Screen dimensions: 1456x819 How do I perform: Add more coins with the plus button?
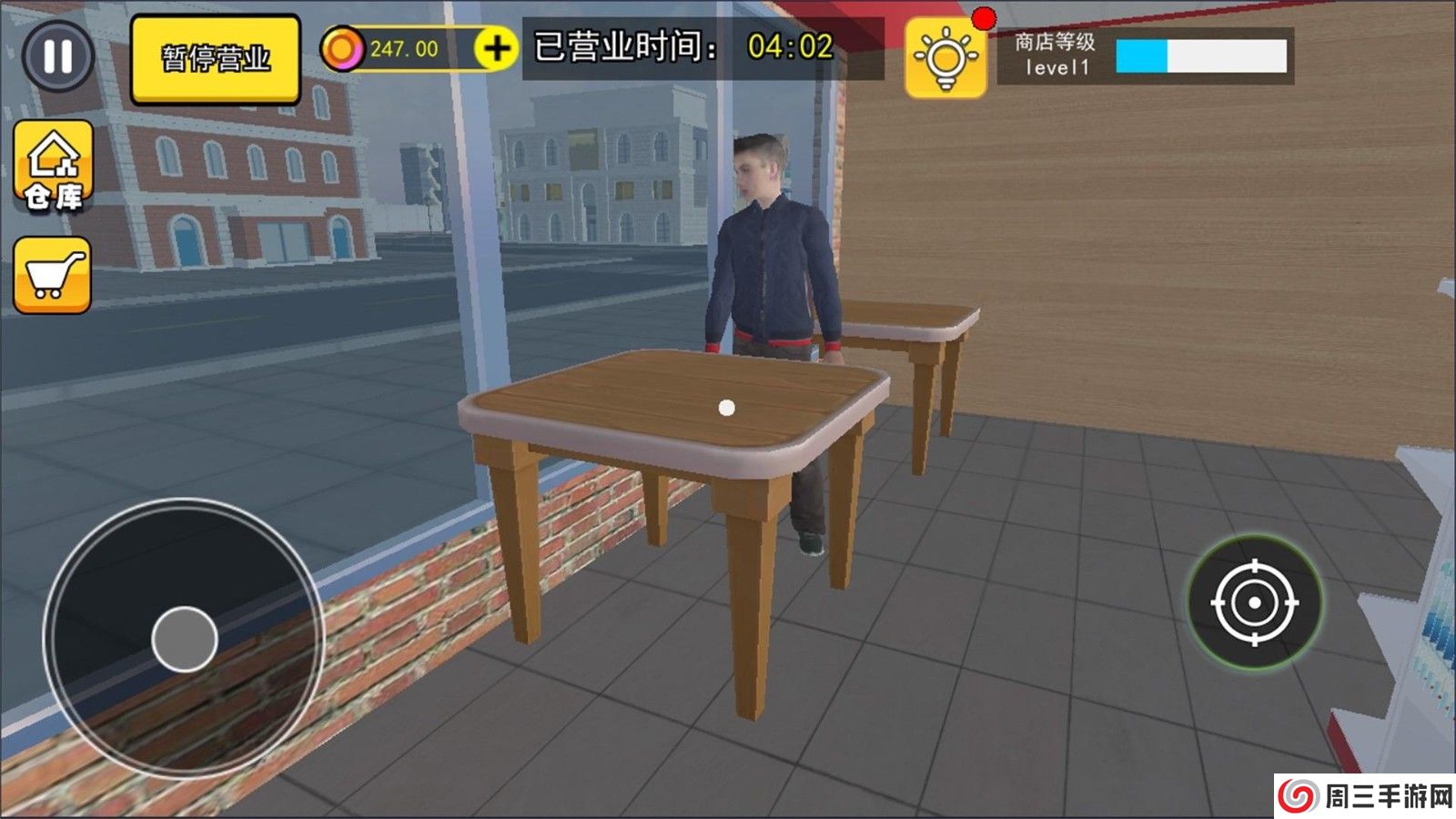click(497, 48)
